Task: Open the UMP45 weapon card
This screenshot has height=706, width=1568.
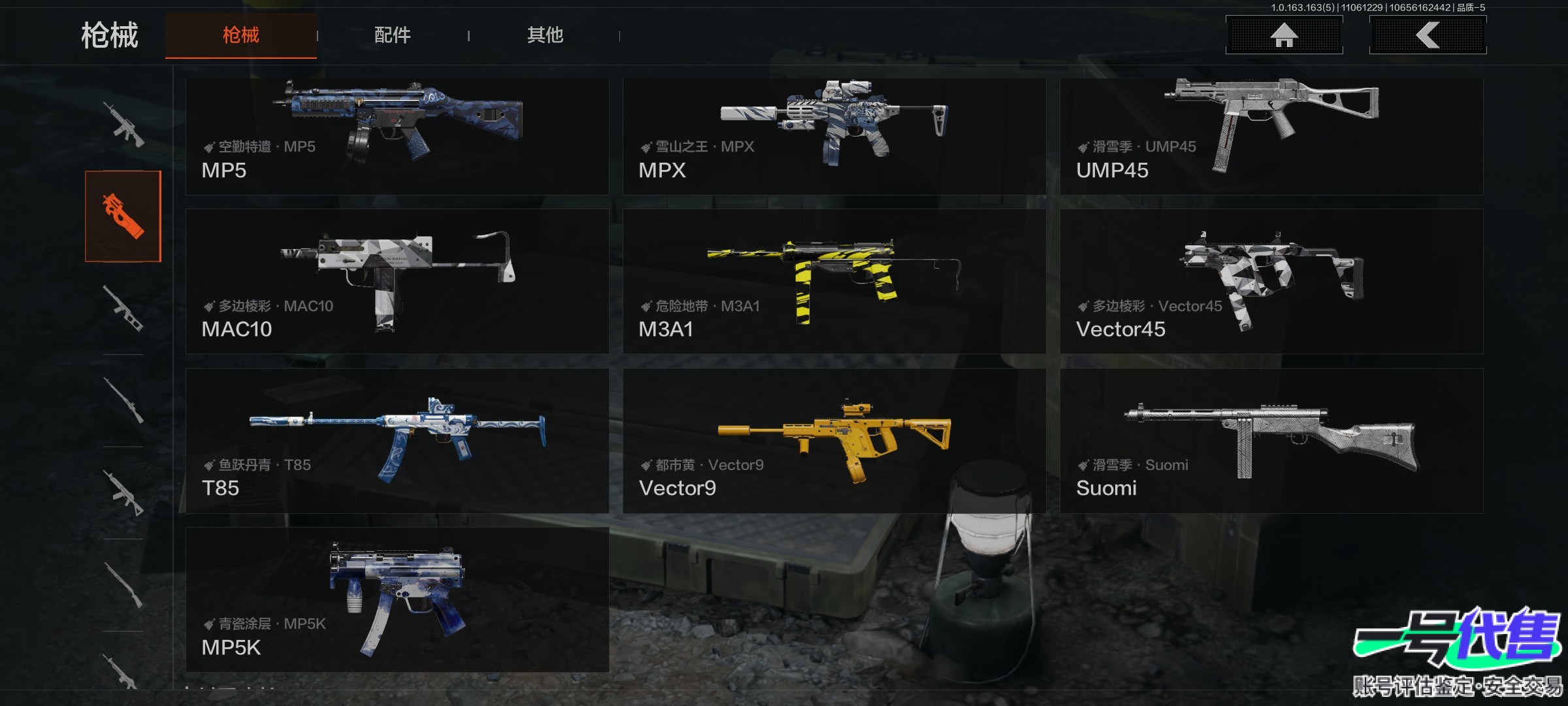Action: pos(1271,136)
